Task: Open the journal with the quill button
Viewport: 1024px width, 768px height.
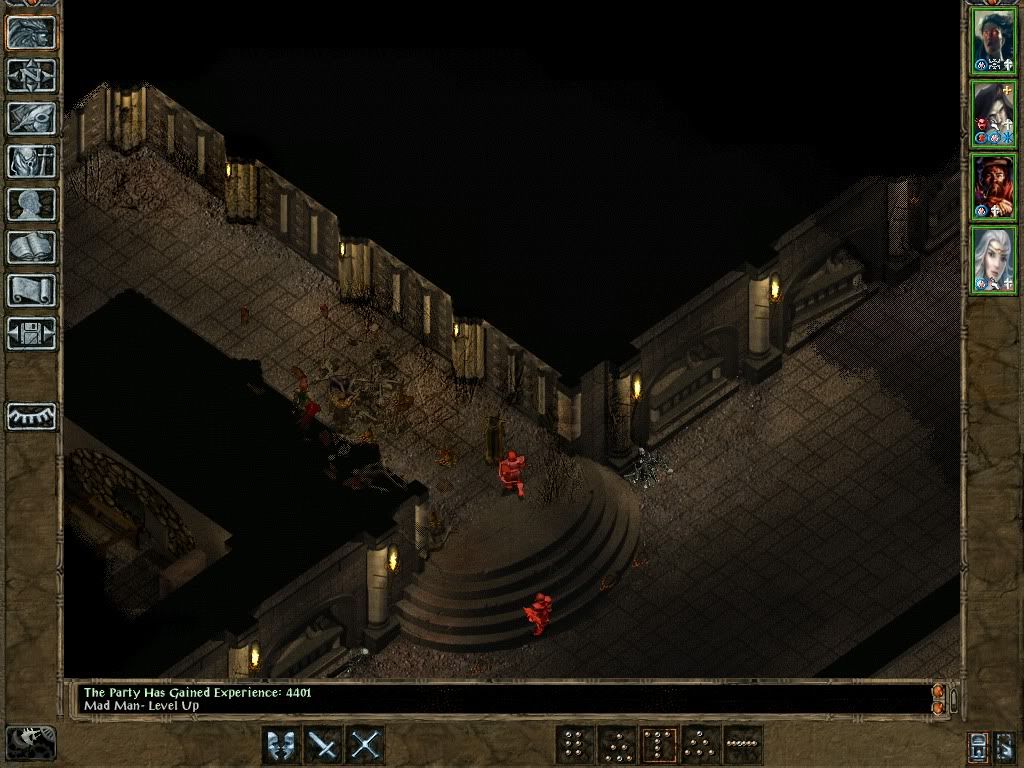Action: [x=32, y=118]
